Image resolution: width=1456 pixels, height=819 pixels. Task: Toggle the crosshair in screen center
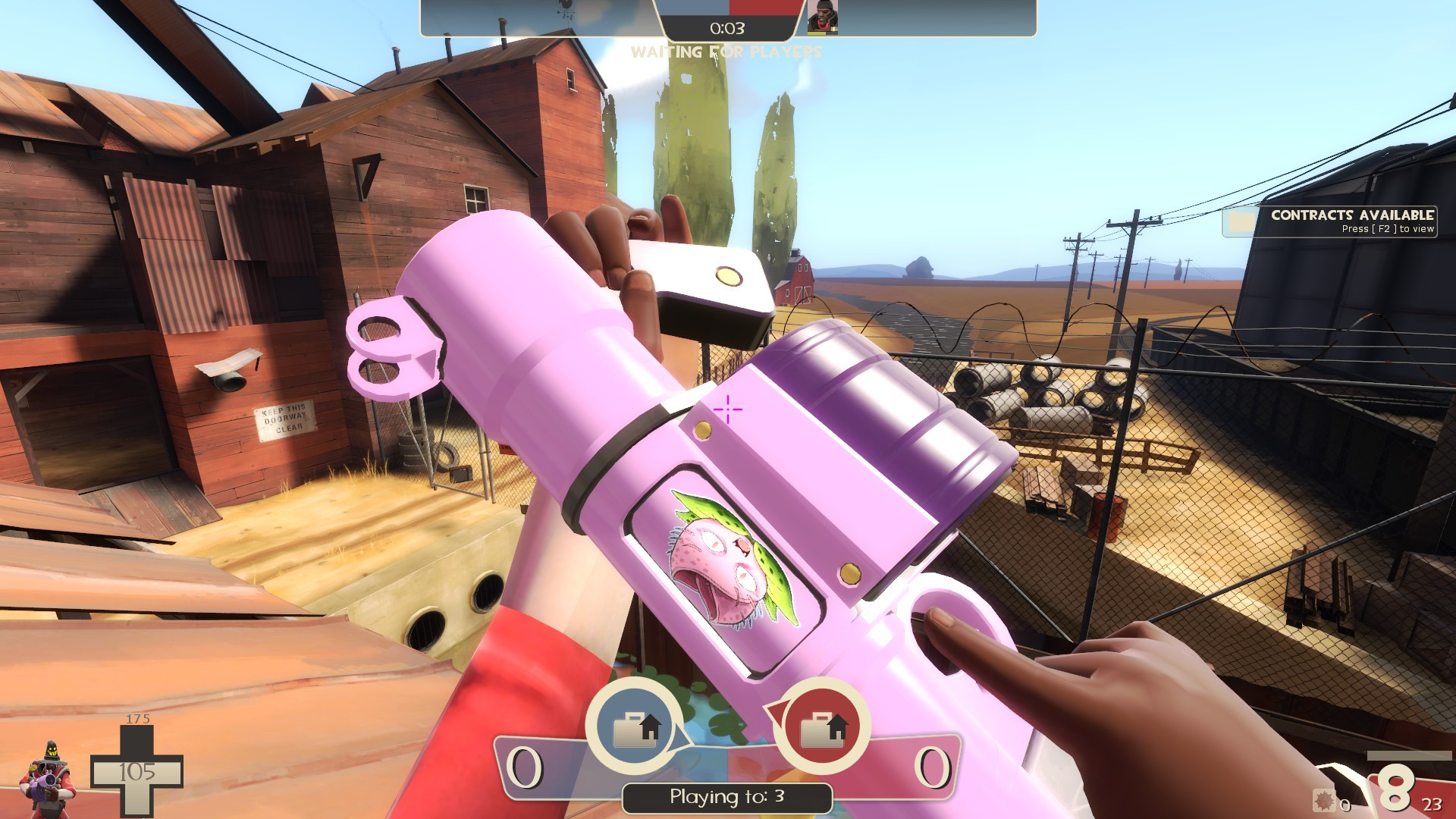pos(727,409)
